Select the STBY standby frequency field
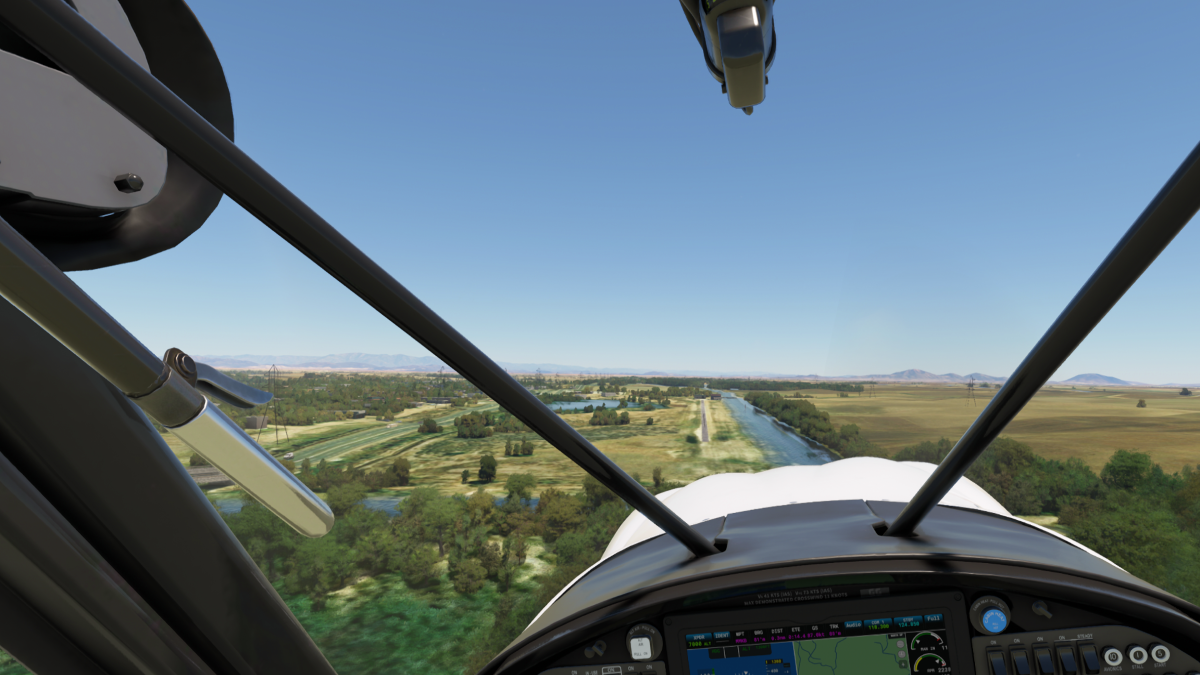The image size is (1200, 675). point(907,624)
